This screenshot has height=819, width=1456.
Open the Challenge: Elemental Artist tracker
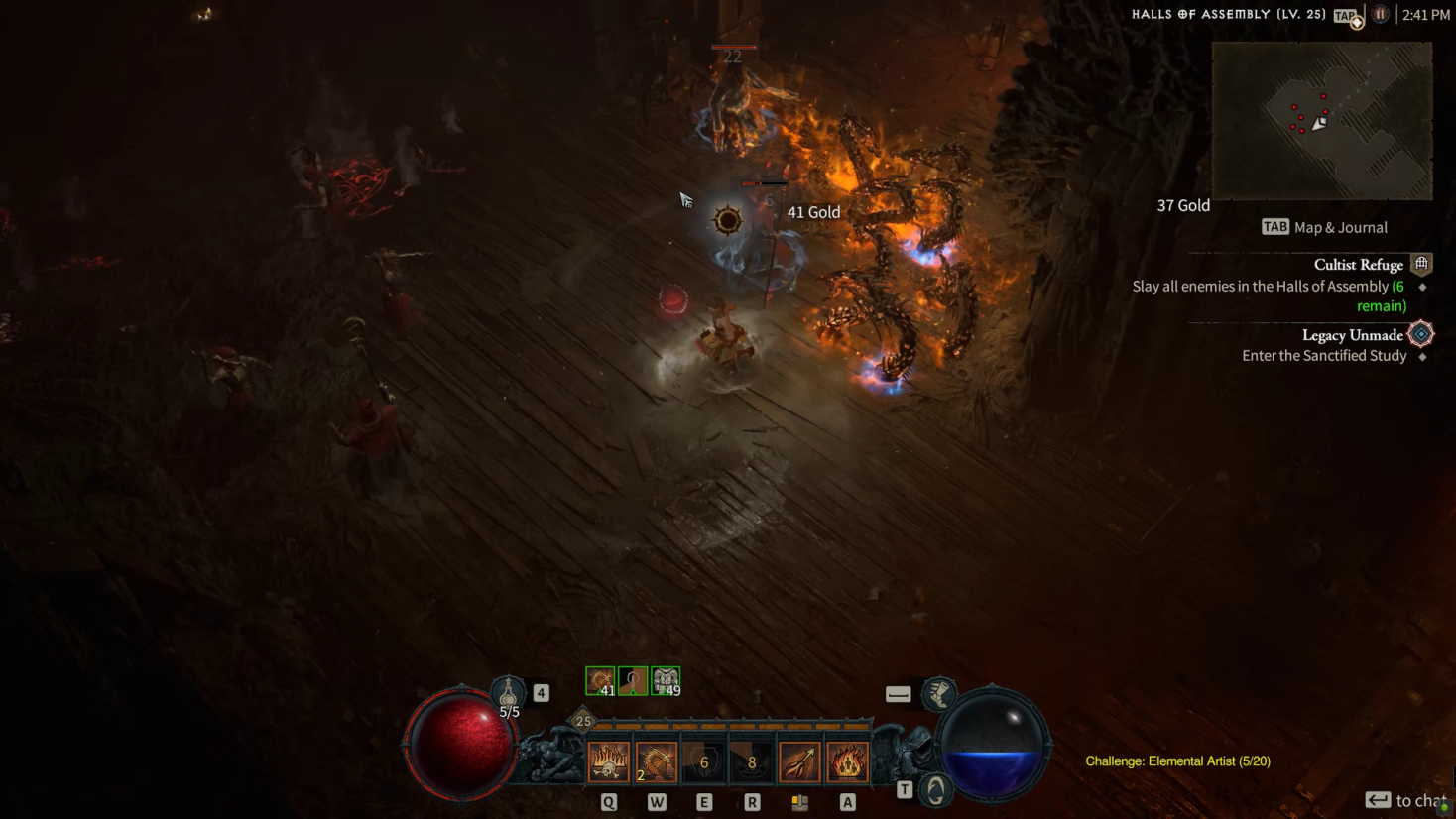point(1176,760)
